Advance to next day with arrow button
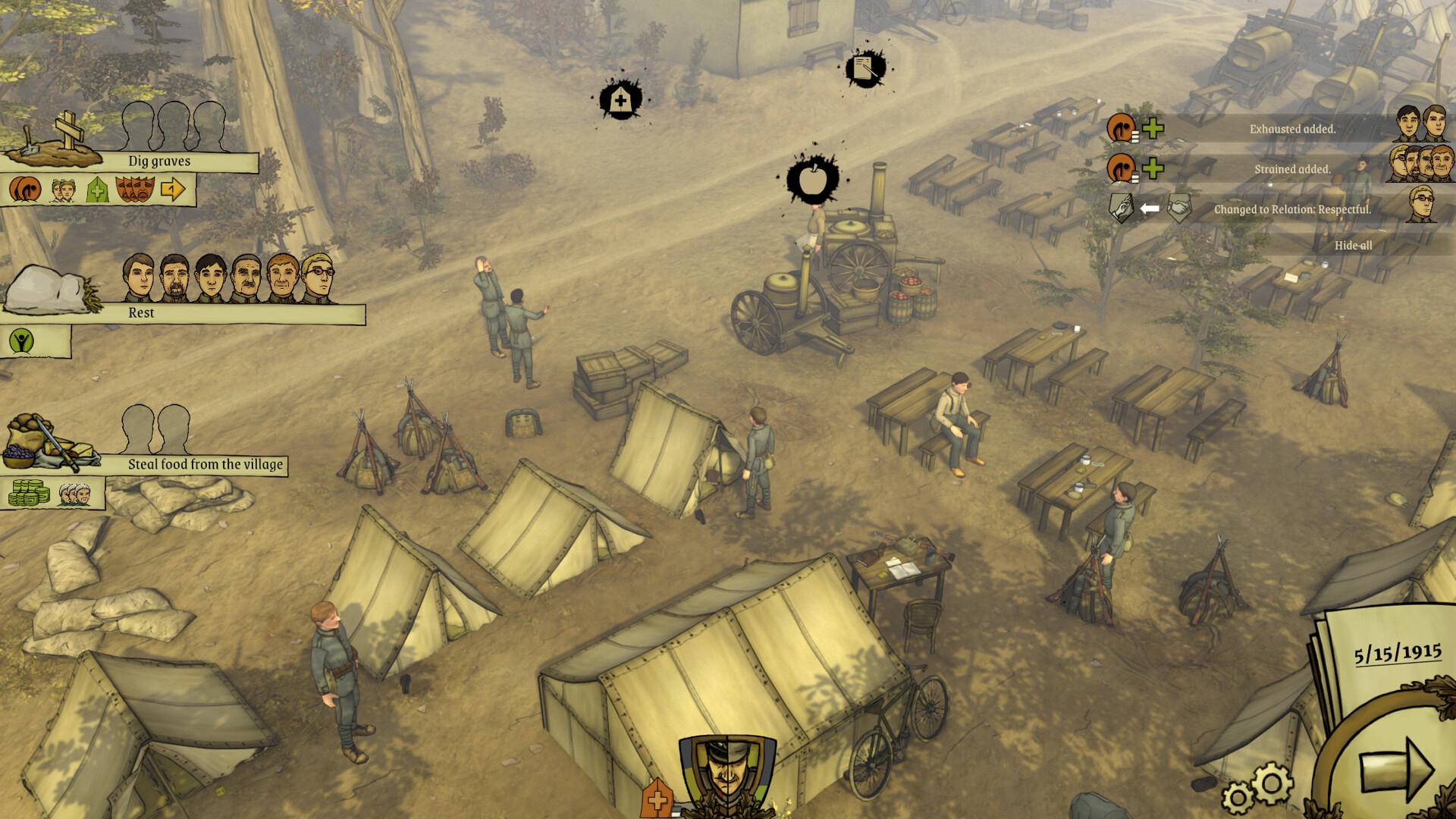1456x819 pixels. click(x=1395, y=767)
